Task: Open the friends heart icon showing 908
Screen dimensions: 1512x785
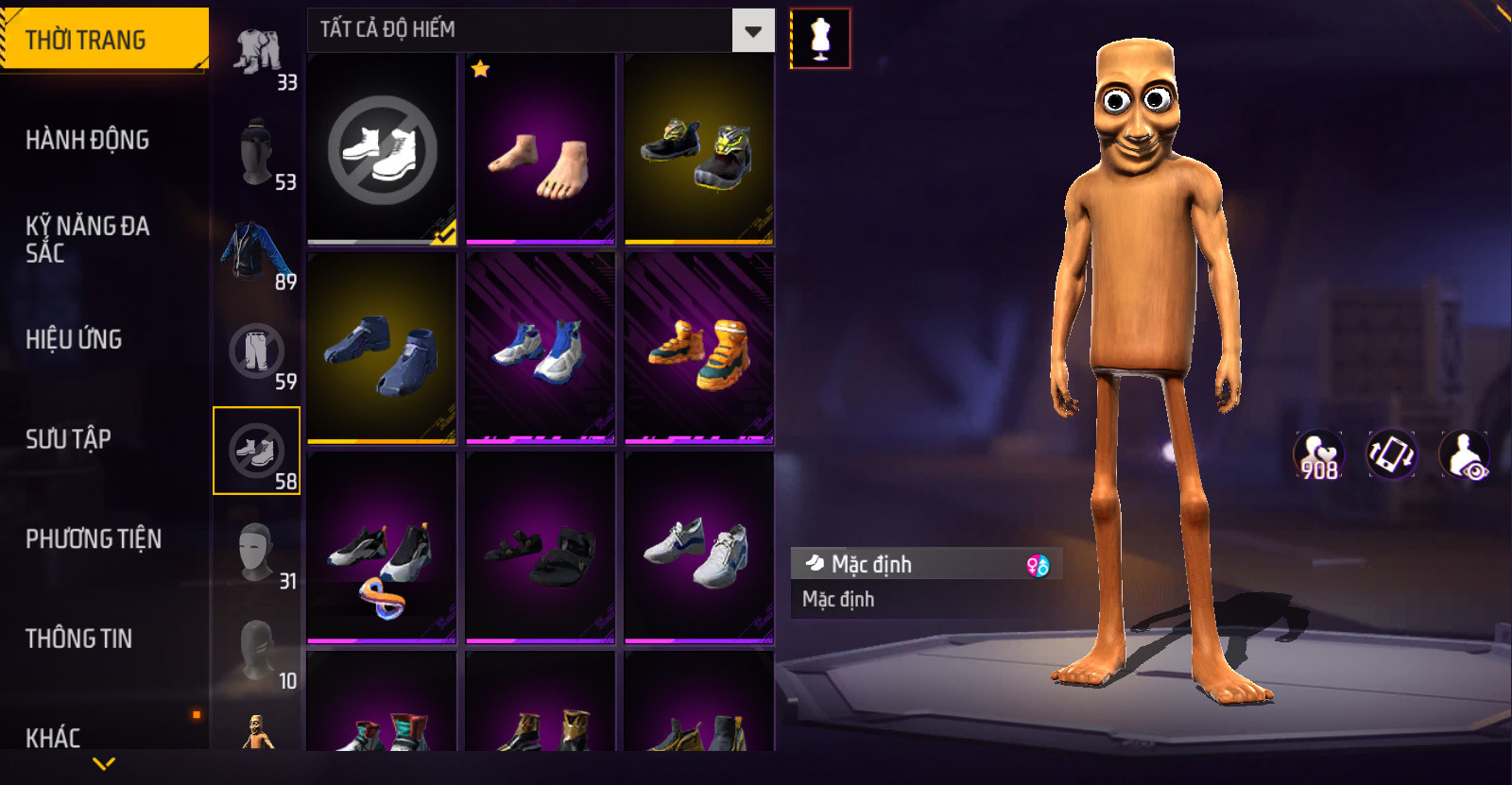Action: pos(1319,455)
